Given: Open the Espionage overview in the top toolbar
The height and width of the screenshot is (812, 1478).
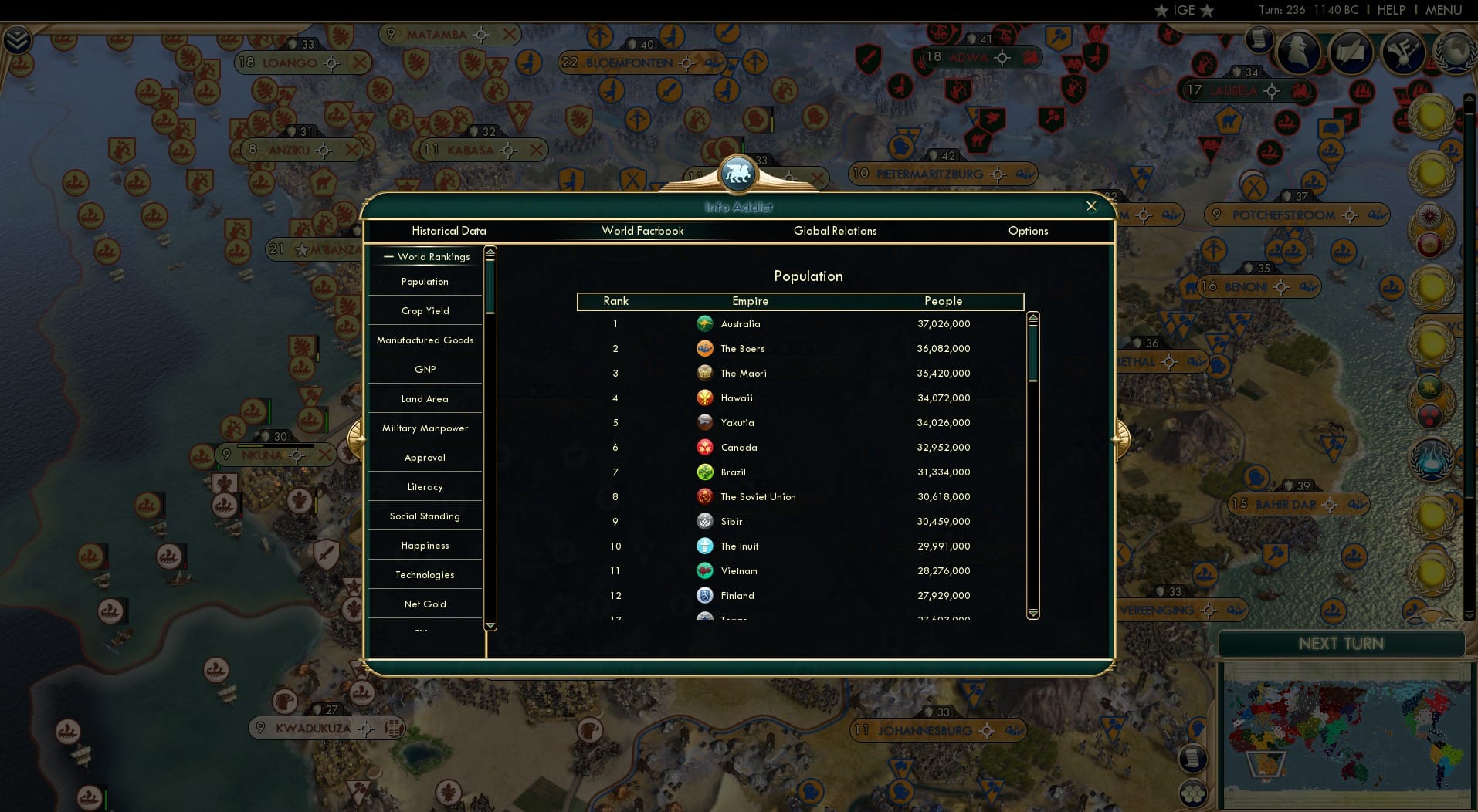Looking at the screenshot, I should click(x=1298, y=52).
